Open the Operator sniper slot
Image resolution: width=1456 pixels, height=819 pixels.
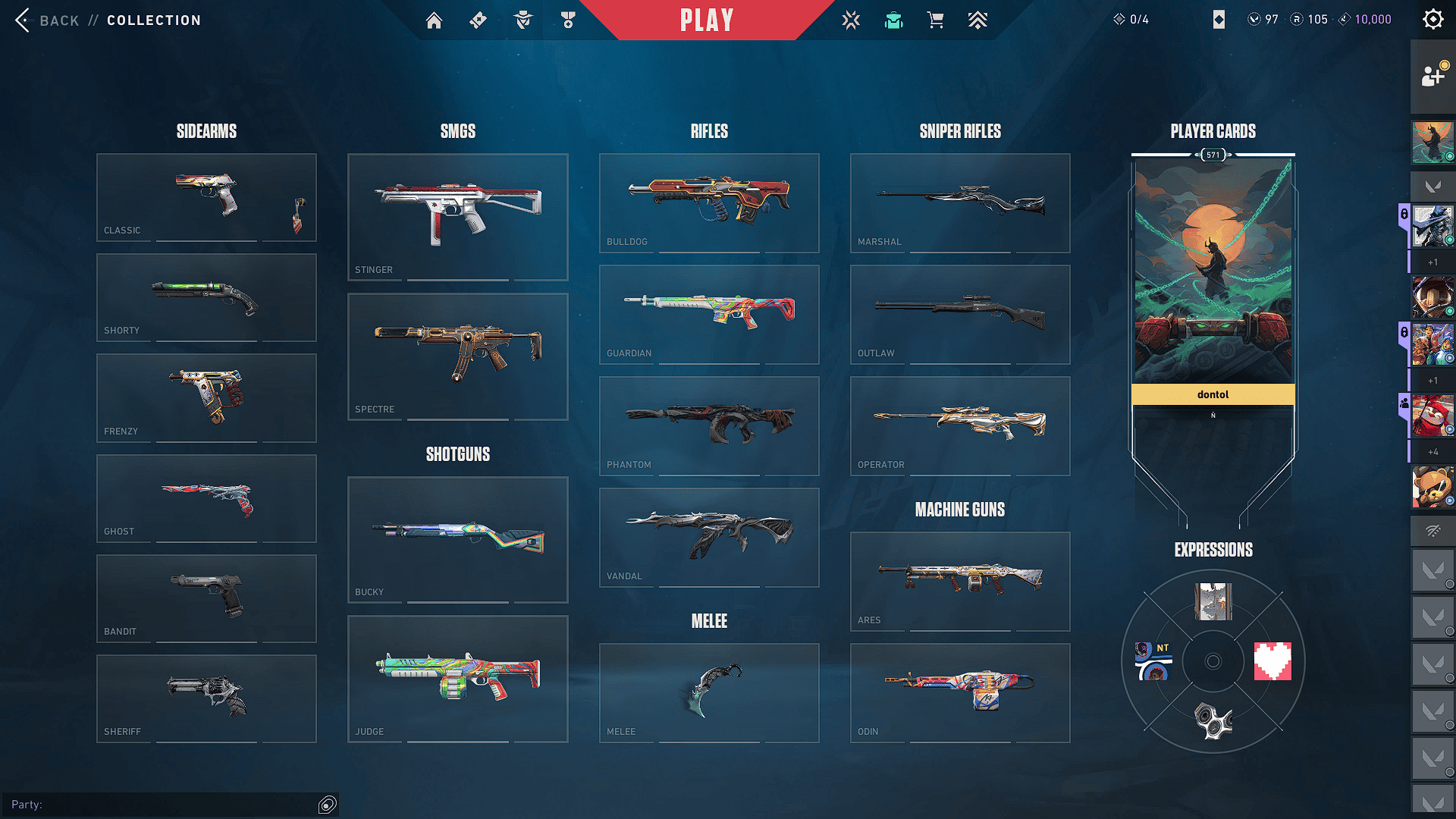tap(960, 425)
